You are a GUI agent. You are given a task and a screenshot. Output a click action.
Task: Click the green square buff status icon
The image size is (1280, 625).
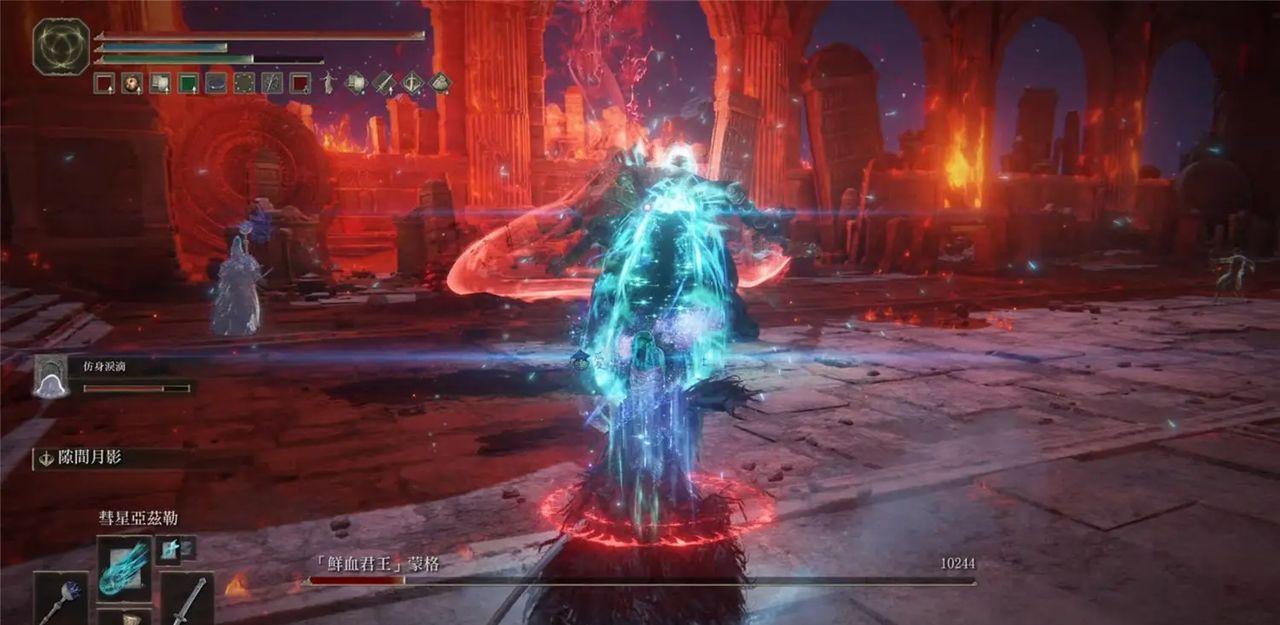188,83
